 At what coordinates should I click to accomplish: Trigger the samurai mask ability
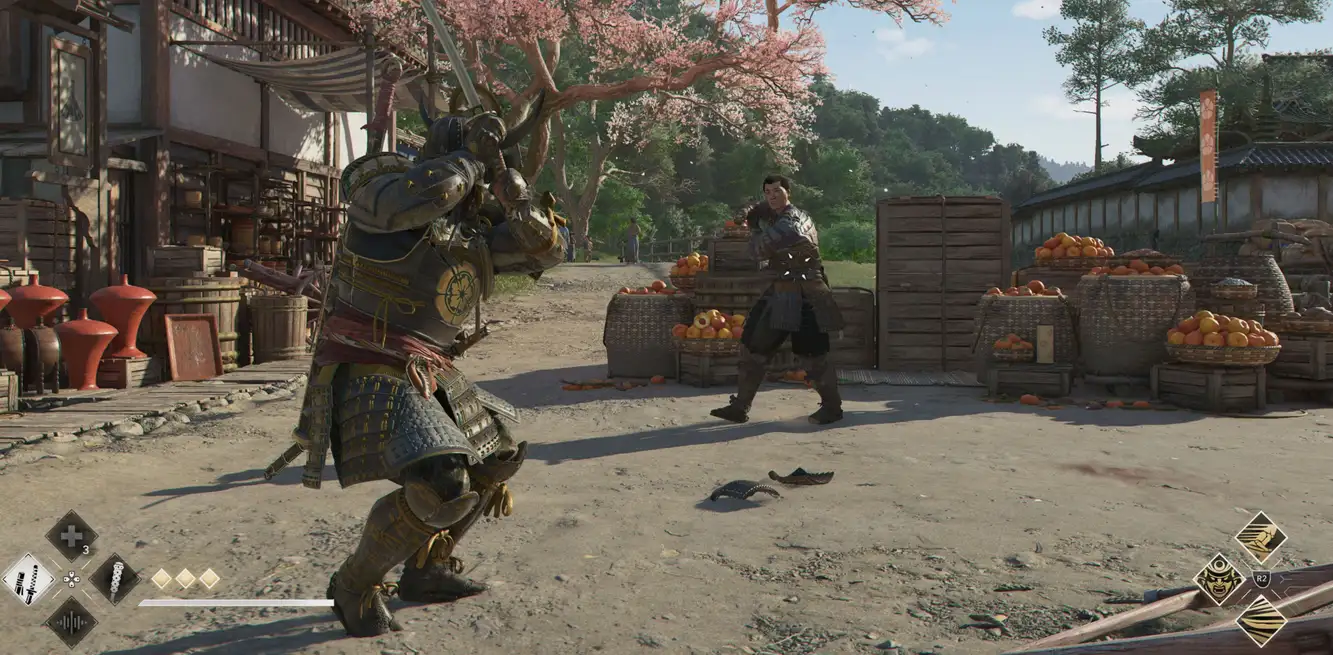1219,579
